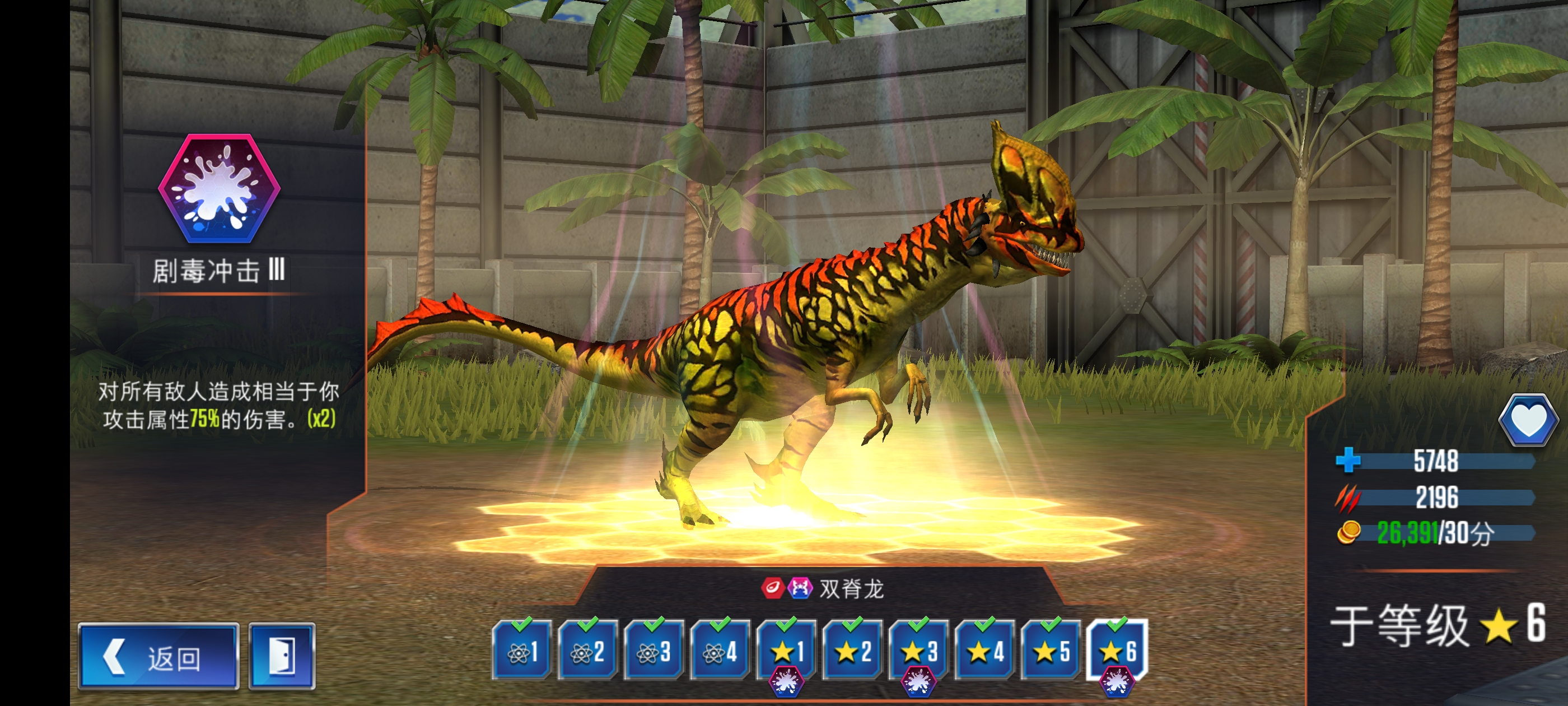Screen dimensions: 1568x706
Task: Click the 剧毒冲击 III splash ability icon
Action: [219, 189]
